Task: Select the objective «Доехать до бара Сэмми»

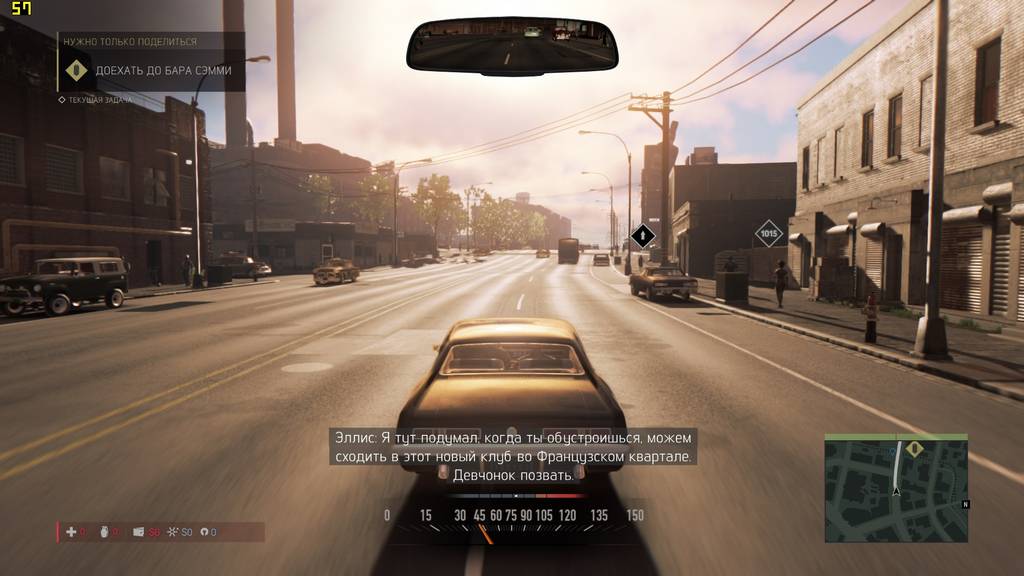Action: pos(163,71)
